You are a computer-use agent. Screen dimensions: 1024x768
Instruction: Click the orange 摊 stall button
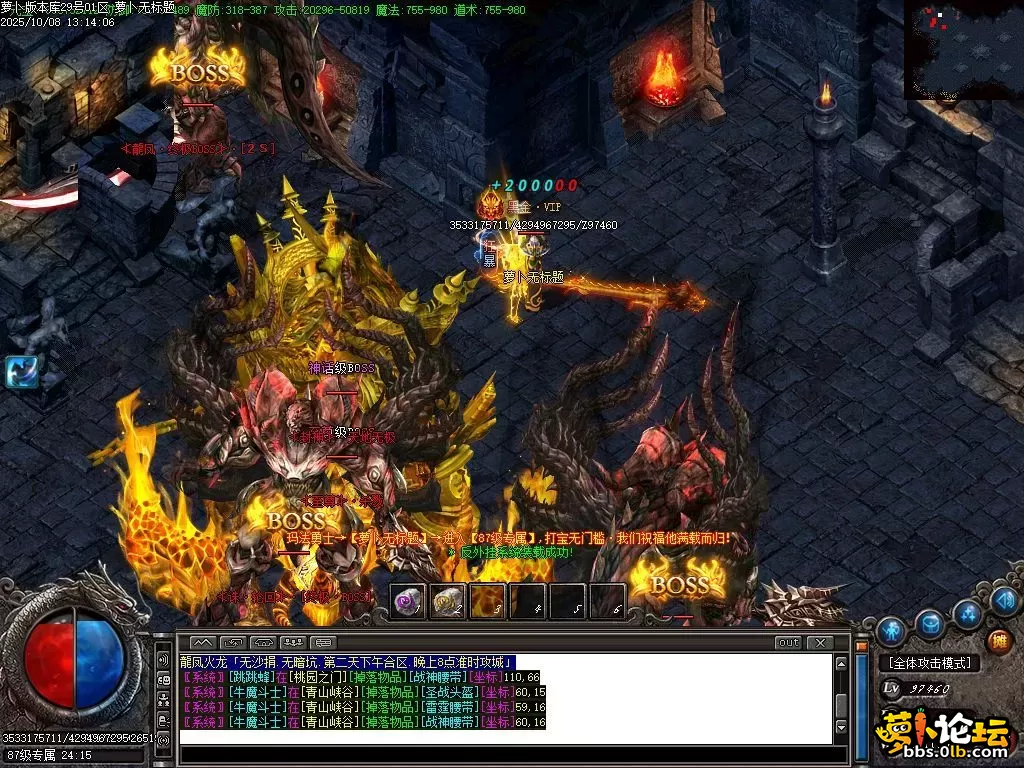click(x=998, y=641)
